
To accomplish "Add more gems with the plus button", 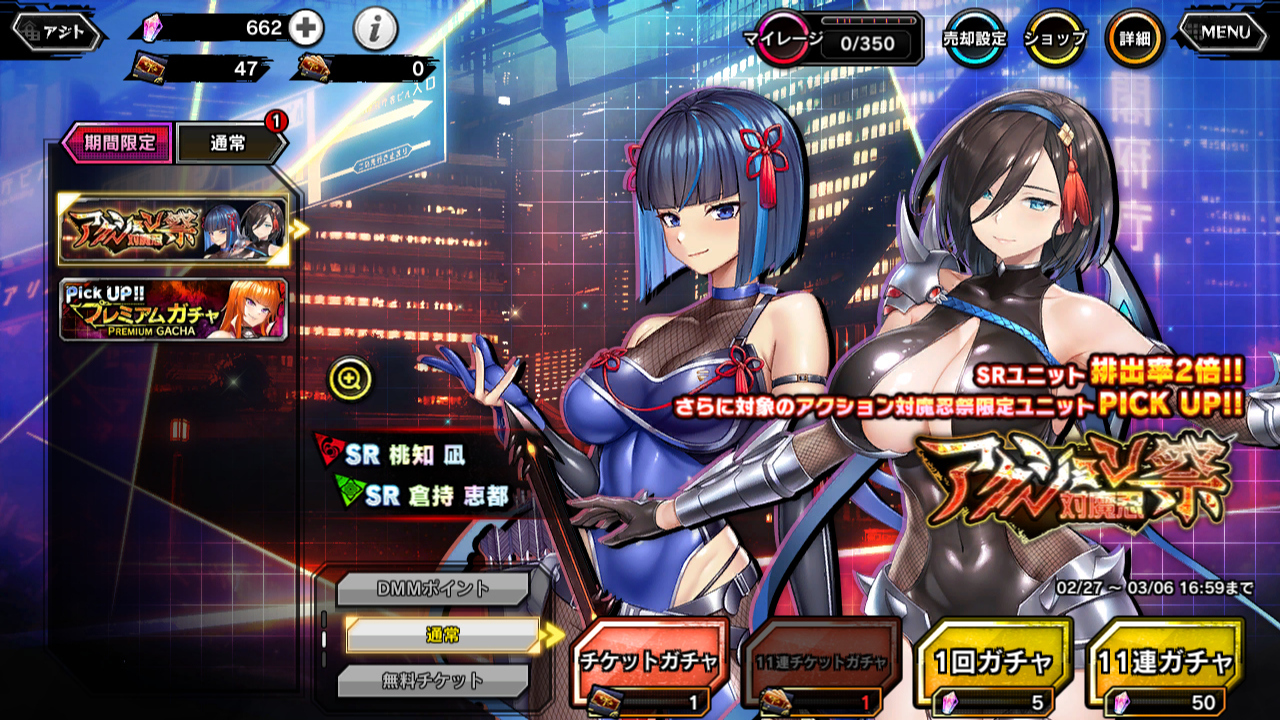I will [x=306, y=29].
